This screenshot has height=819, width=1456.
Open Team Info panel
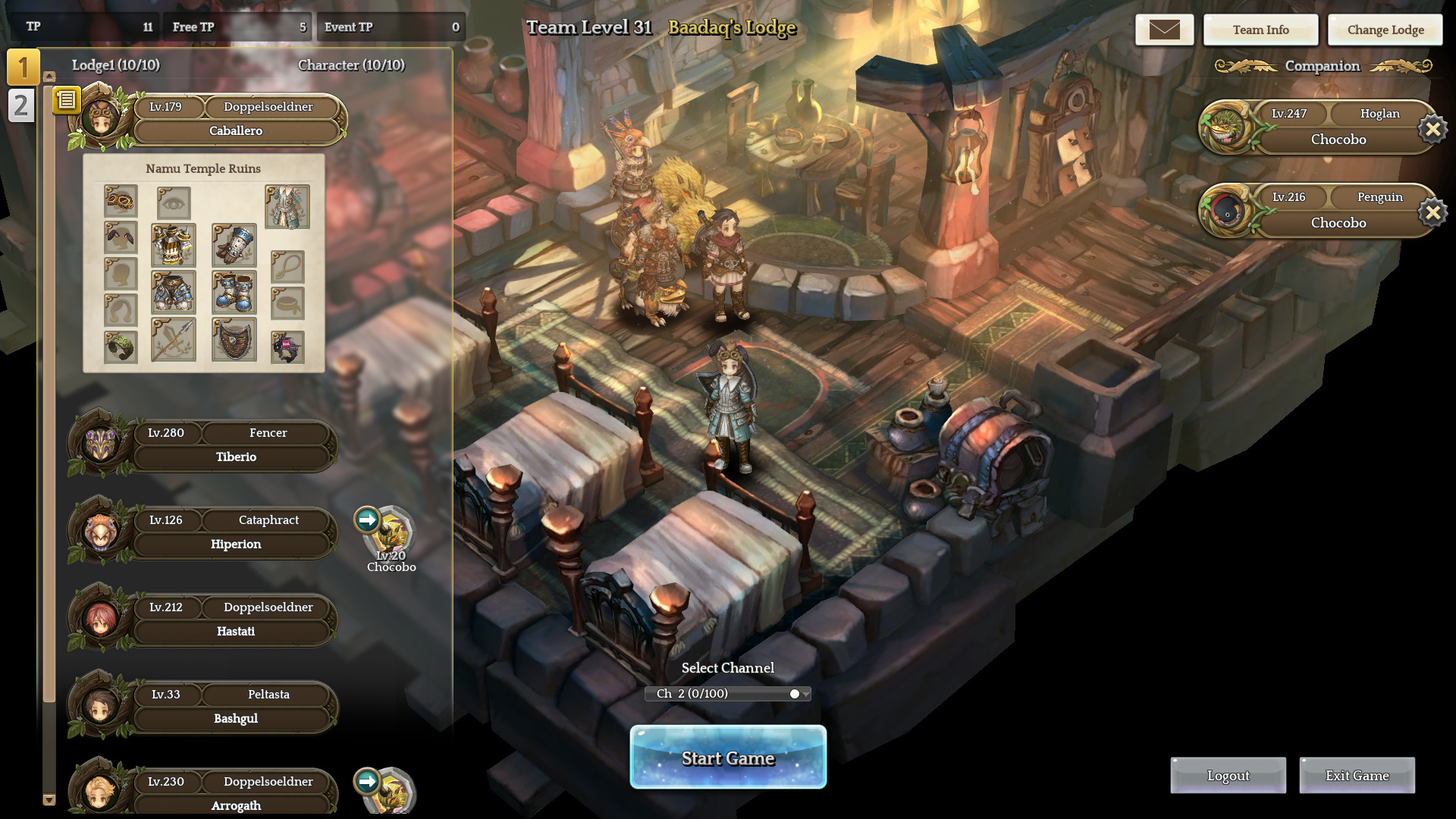coord(1260,30)
